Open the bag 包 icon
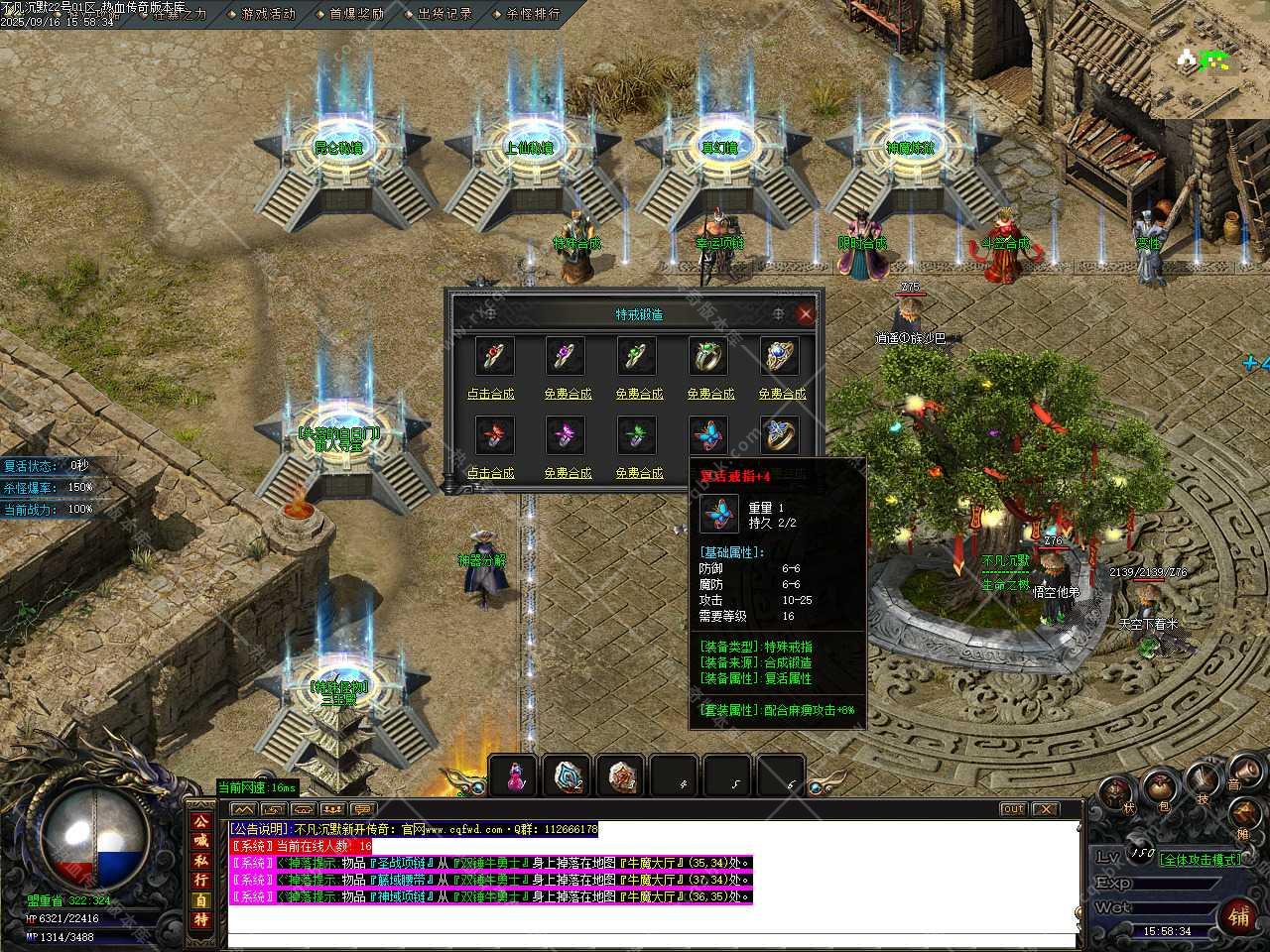1270x952 pixels. (x=1160, y=789)
